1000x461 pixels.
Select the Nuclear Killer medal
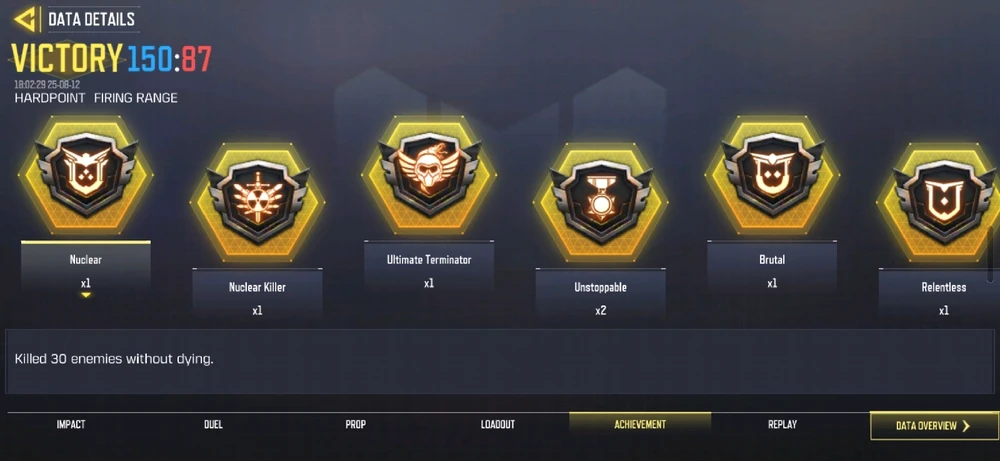tap(257, 205)
